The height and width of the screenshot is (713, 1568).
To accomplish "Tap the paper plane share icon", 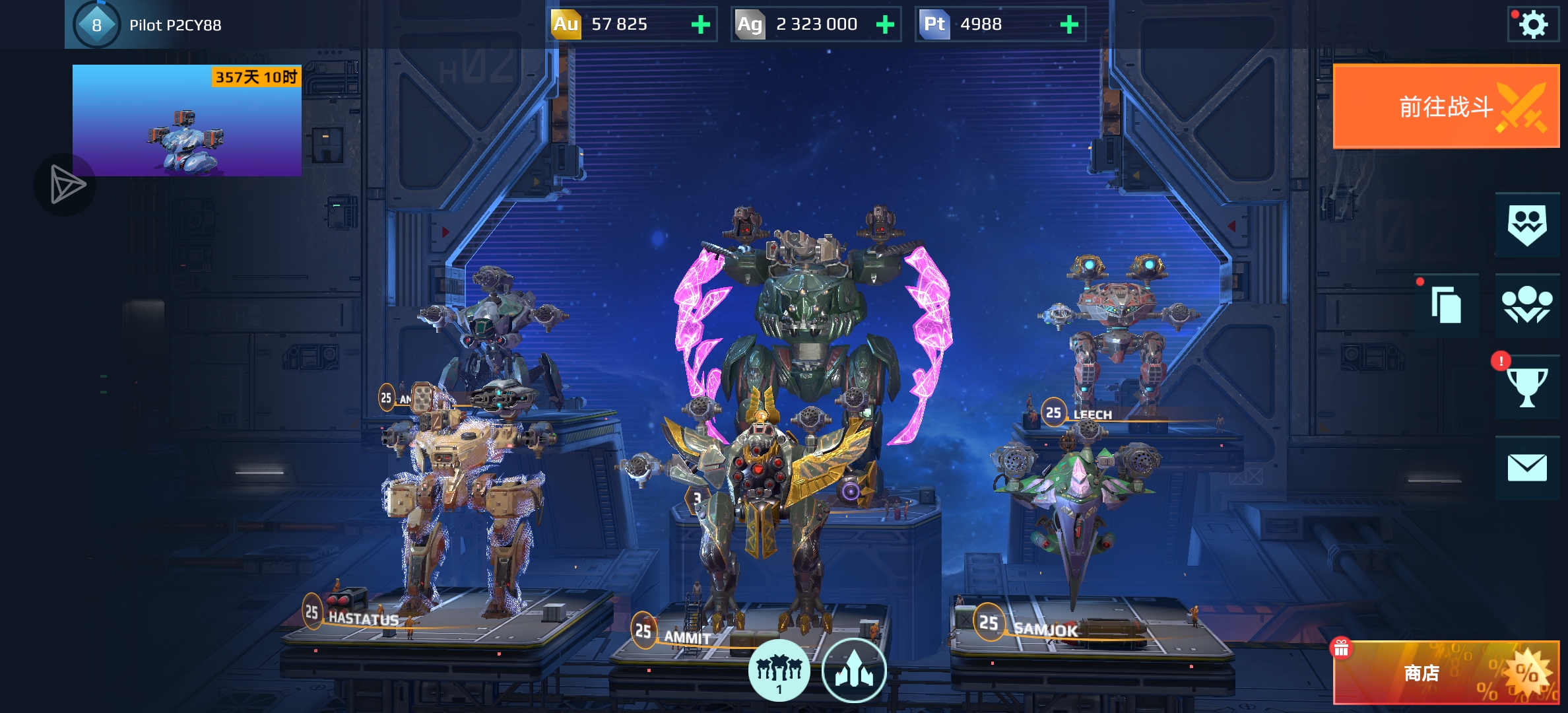I will (x=66, y=184).
